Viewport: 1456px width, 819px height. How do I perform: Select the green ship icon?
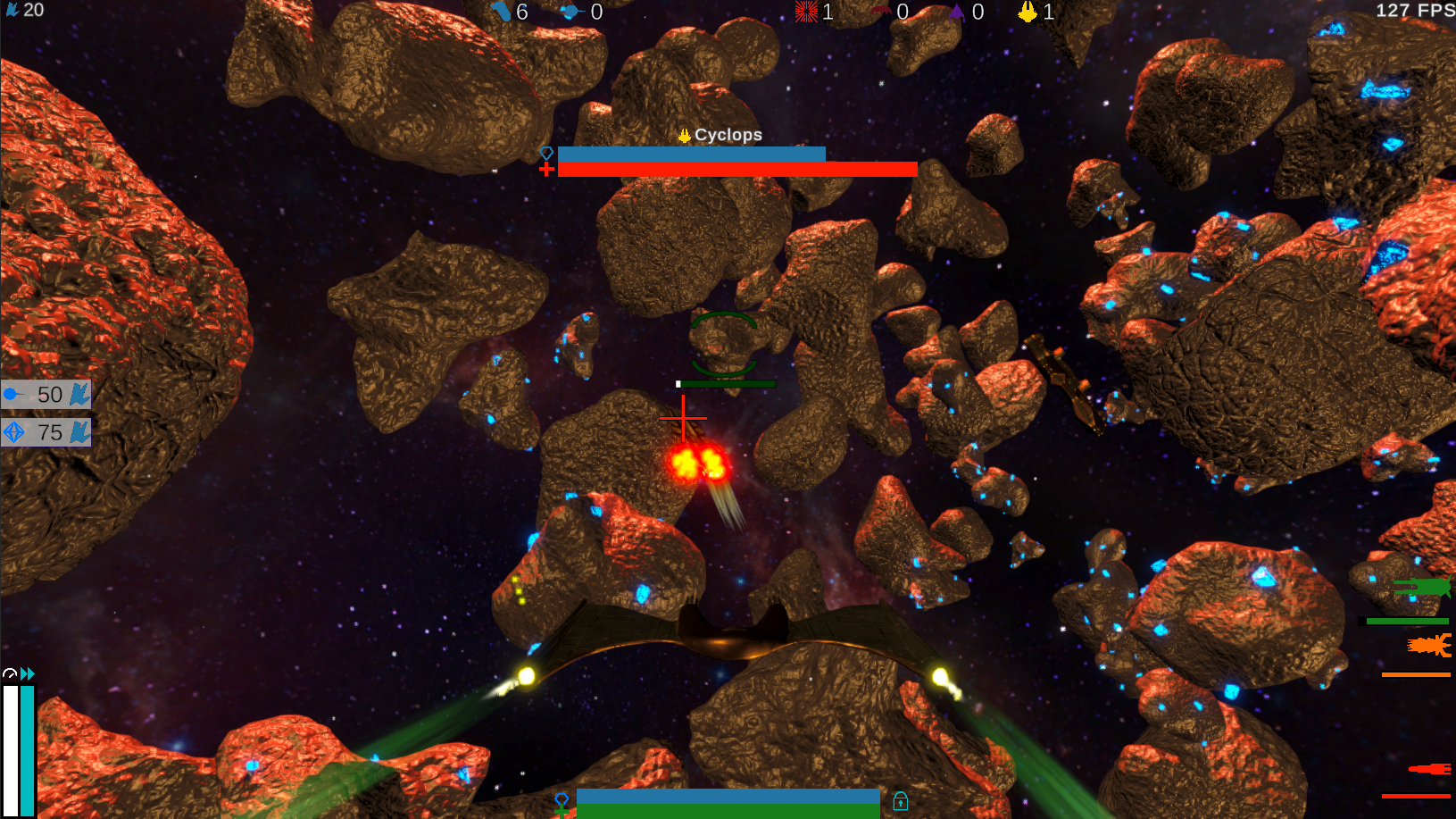coord(1421,588)
